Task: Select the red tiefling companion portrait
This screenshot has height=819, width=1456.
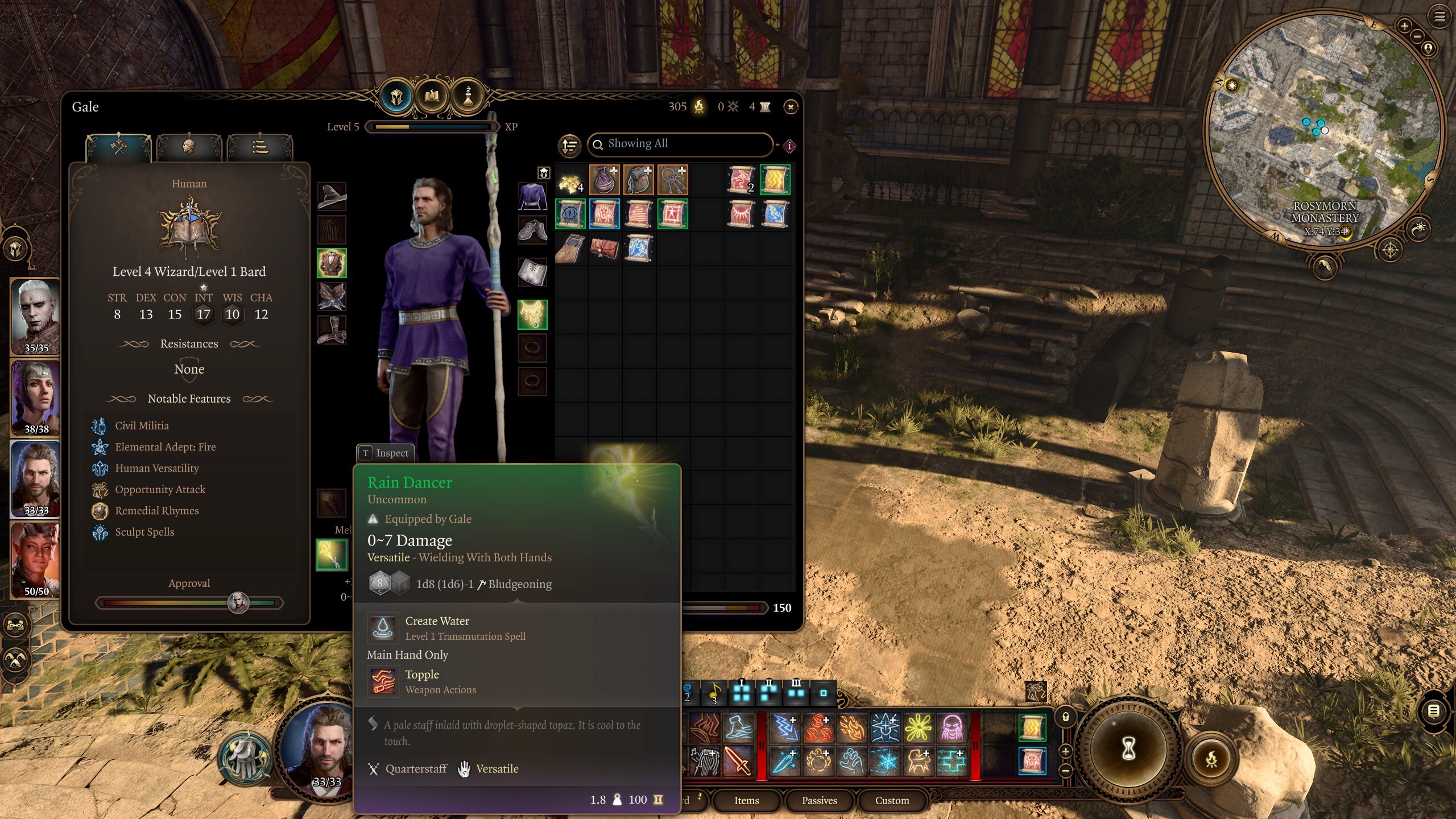Action: (x=36, y=560)
